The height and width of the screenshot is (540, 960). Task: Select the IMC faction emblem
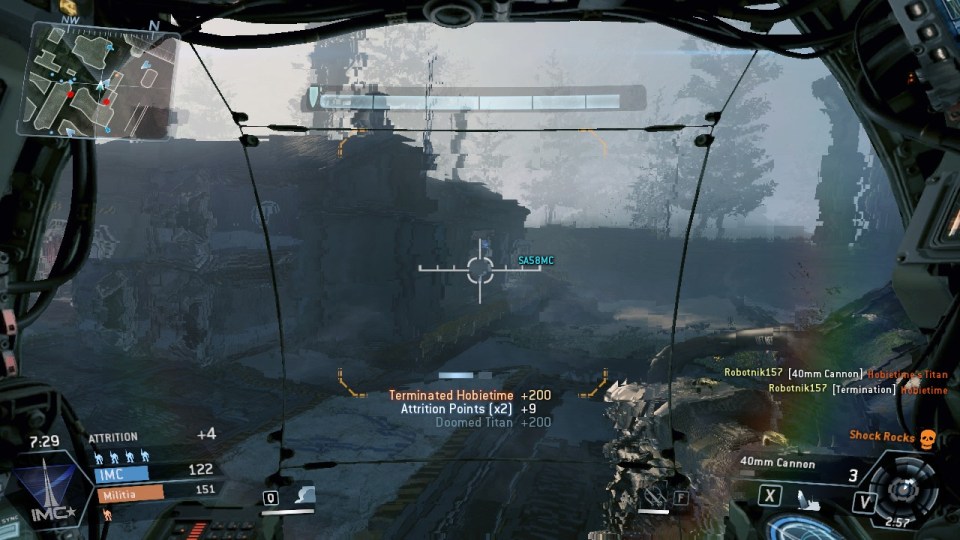[43, 489]
